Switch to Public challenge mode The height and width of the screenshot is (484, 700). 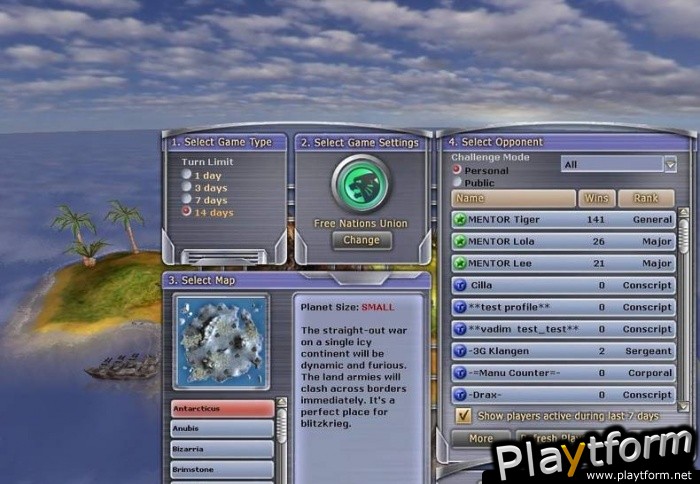(457, 183)
